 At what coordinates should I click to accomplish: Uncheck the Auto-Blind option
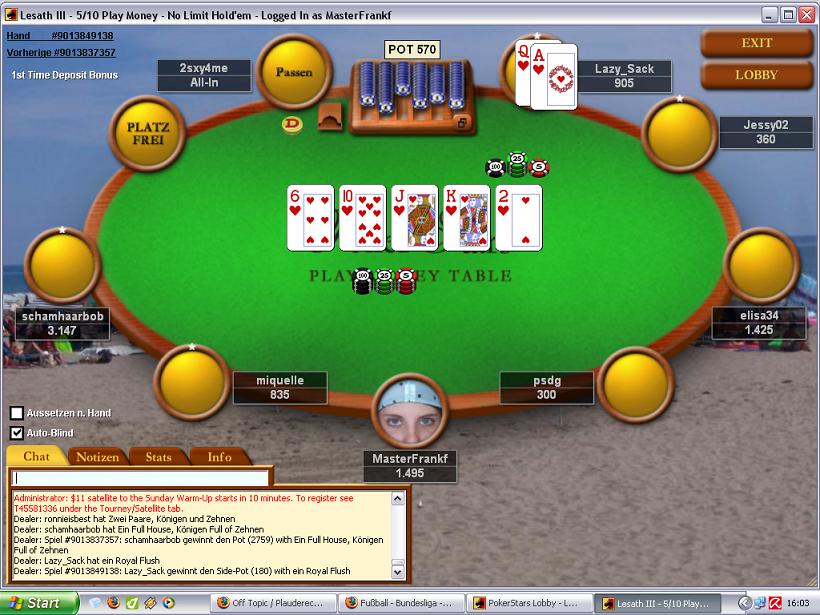(x=17, y=433)
